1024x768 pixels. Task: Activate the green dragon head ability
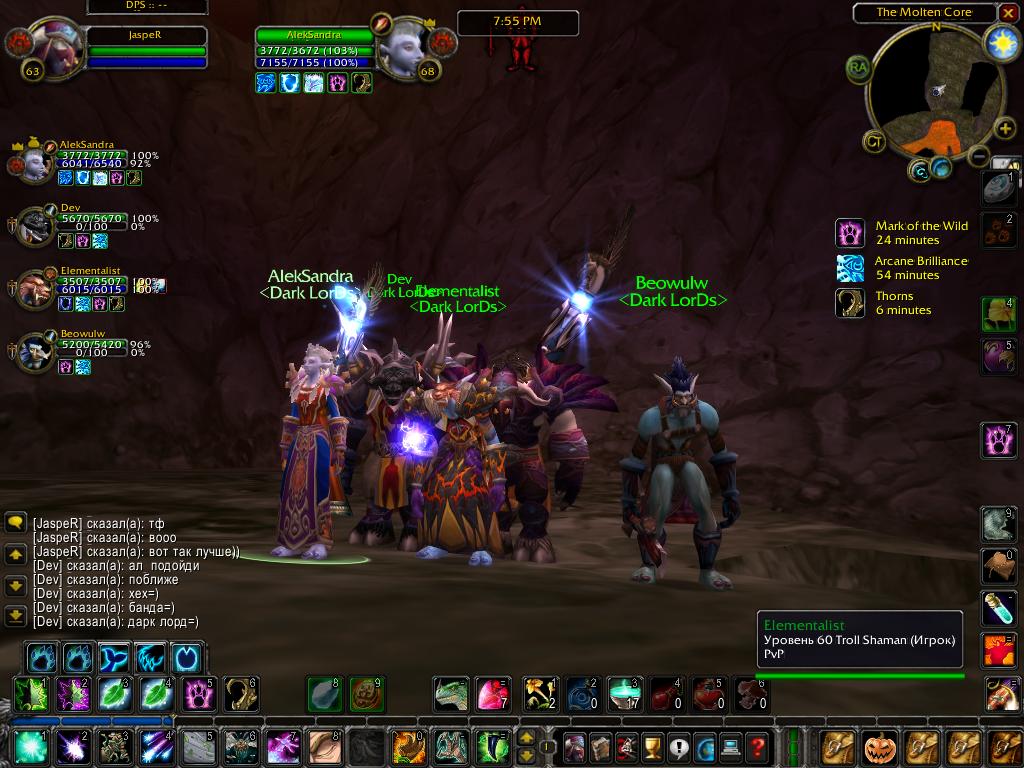(451, 694)
